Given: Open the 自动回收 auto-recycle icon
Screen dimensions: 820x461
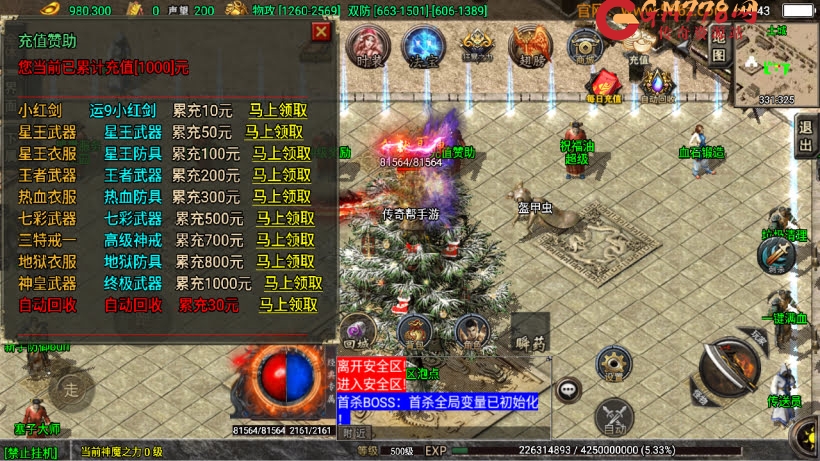Looking at the screenshot, I should click(x=655, y=85).
